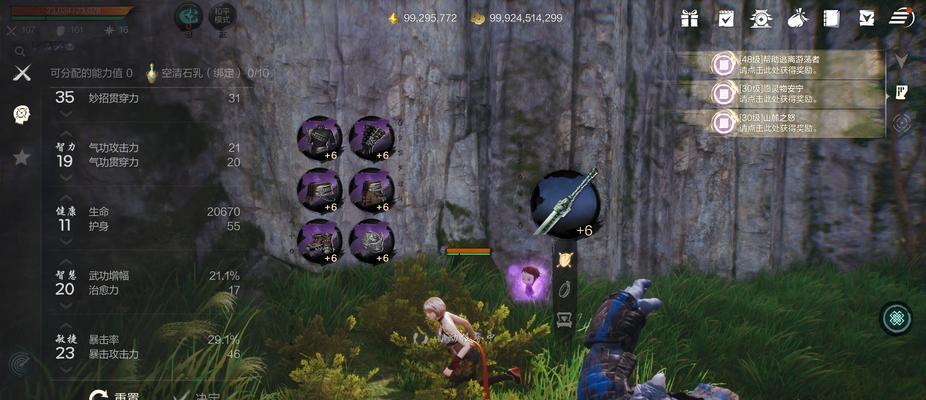Open the main menu with notification dot
The height and width of the screenshot is (400, 926).
tap(901, 17)
